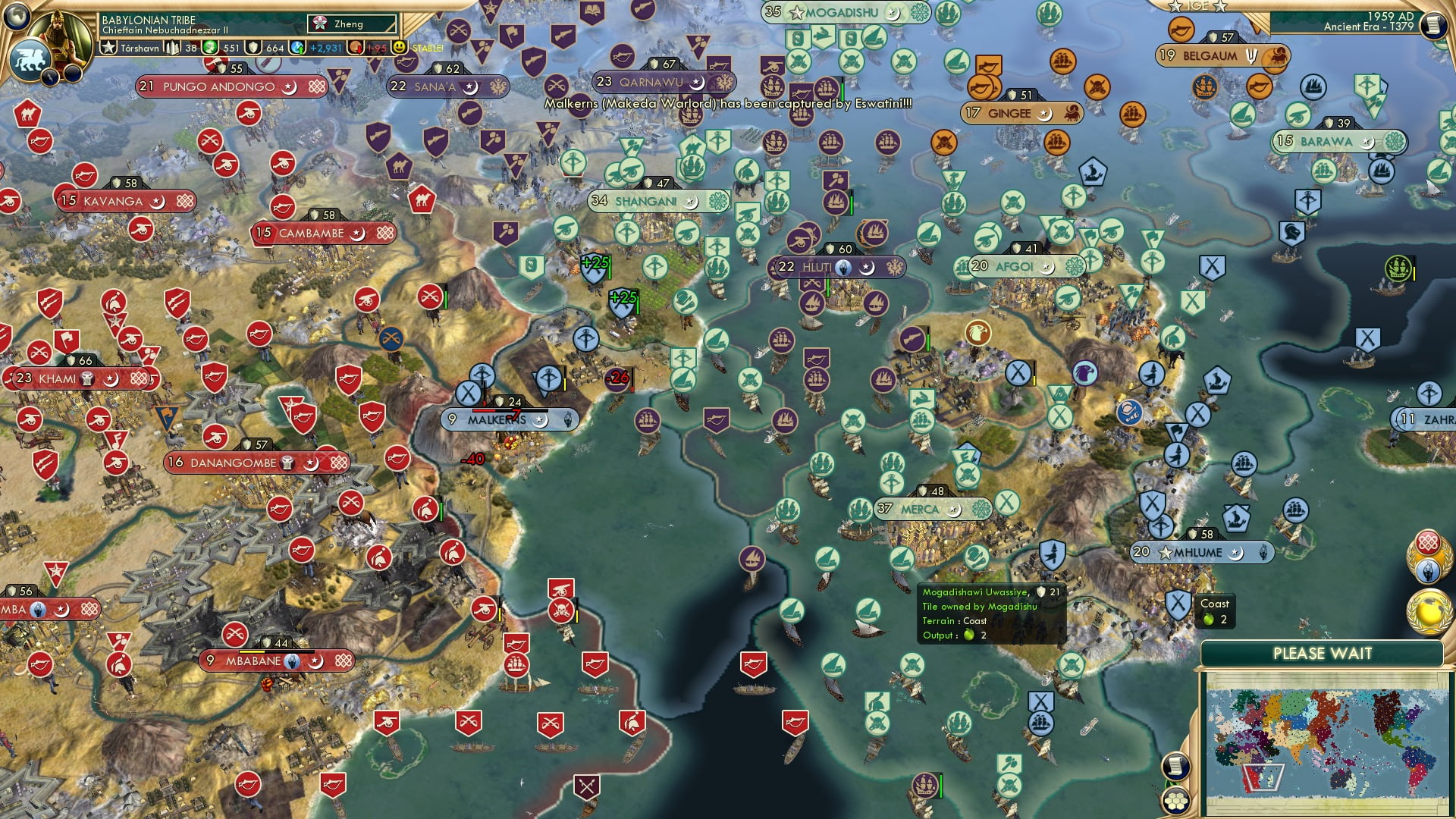This screenshot has height=819, width=1456.
Task: Click the Tórshavn capital star icon
Action: 109,48
